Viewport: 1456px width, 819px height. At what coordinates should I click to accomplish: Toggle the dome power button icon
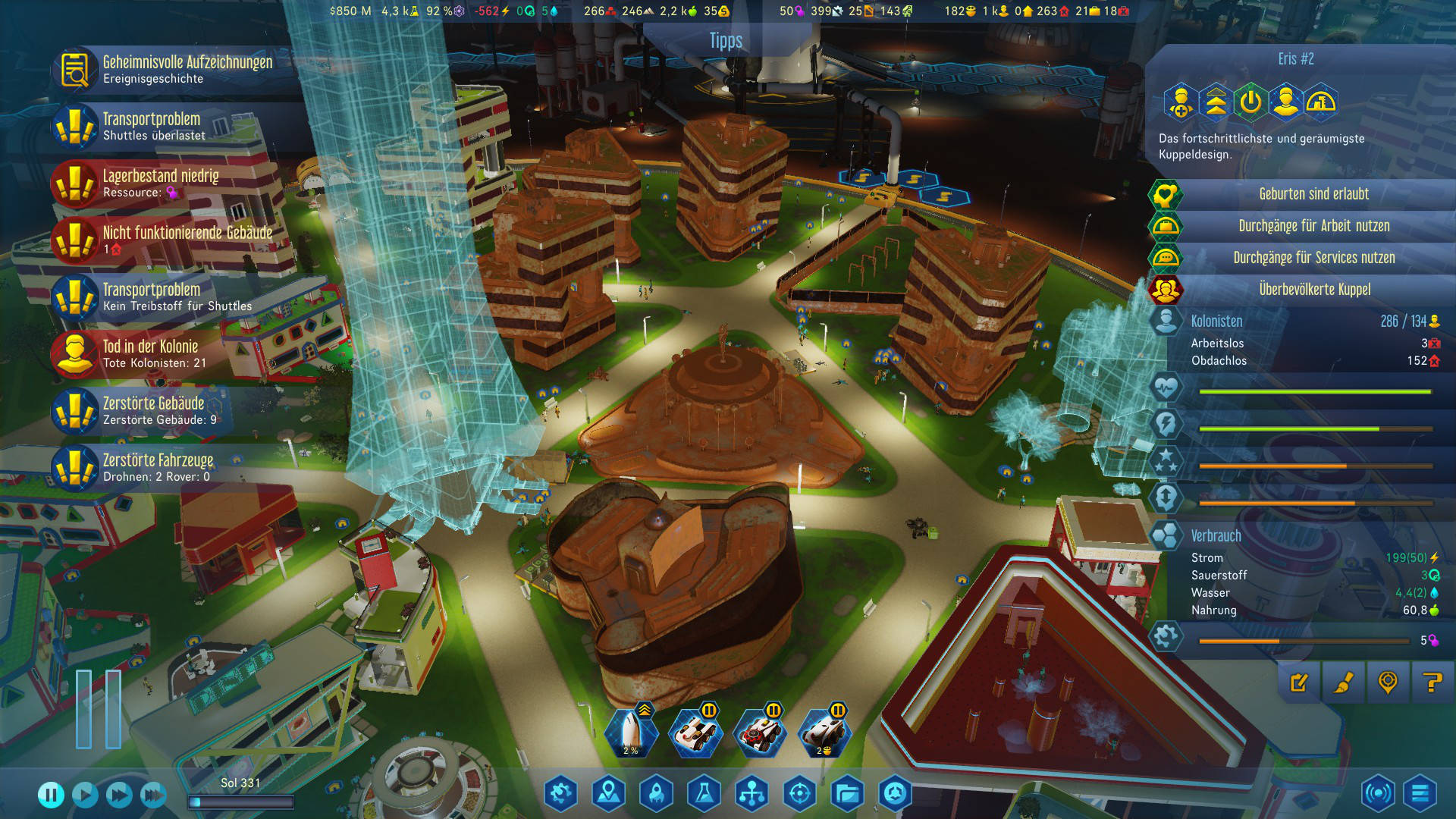pyautogui.click(x=1250, y=102)
